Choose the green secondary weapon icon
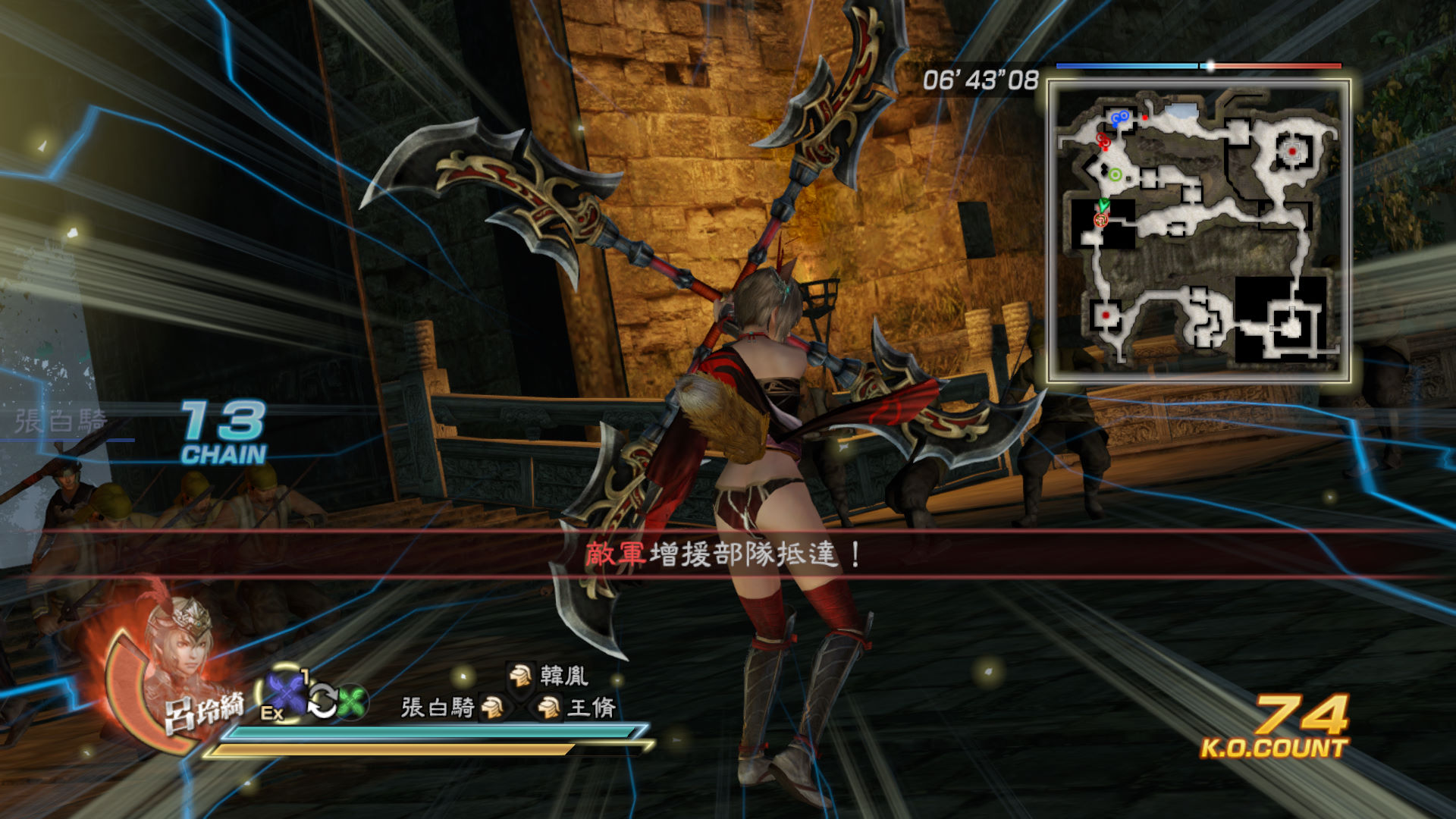This screenshot has width=1456, height=819. point(352,702)
